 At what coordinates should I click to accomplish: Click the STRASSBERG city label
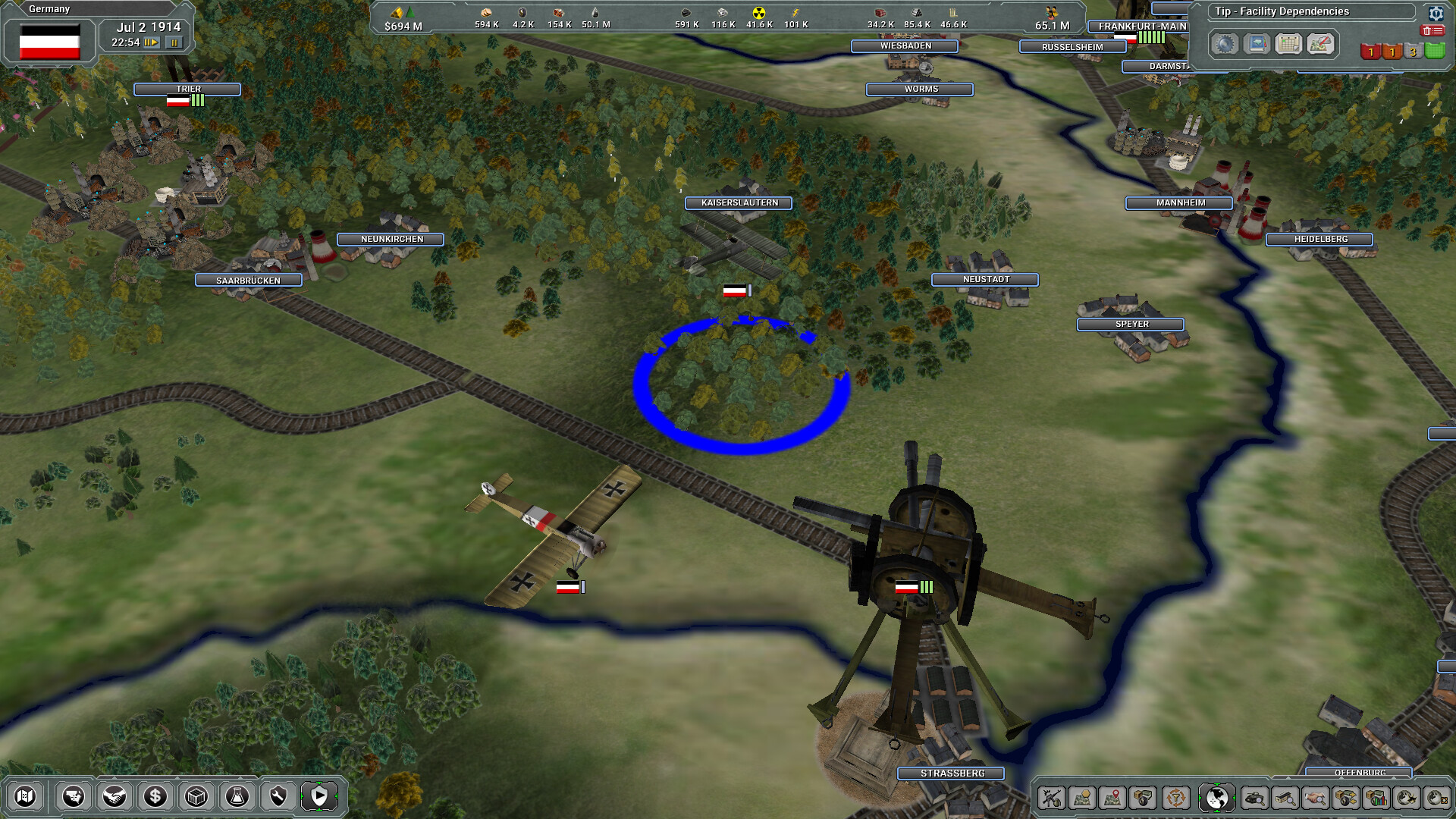(949, 774)
